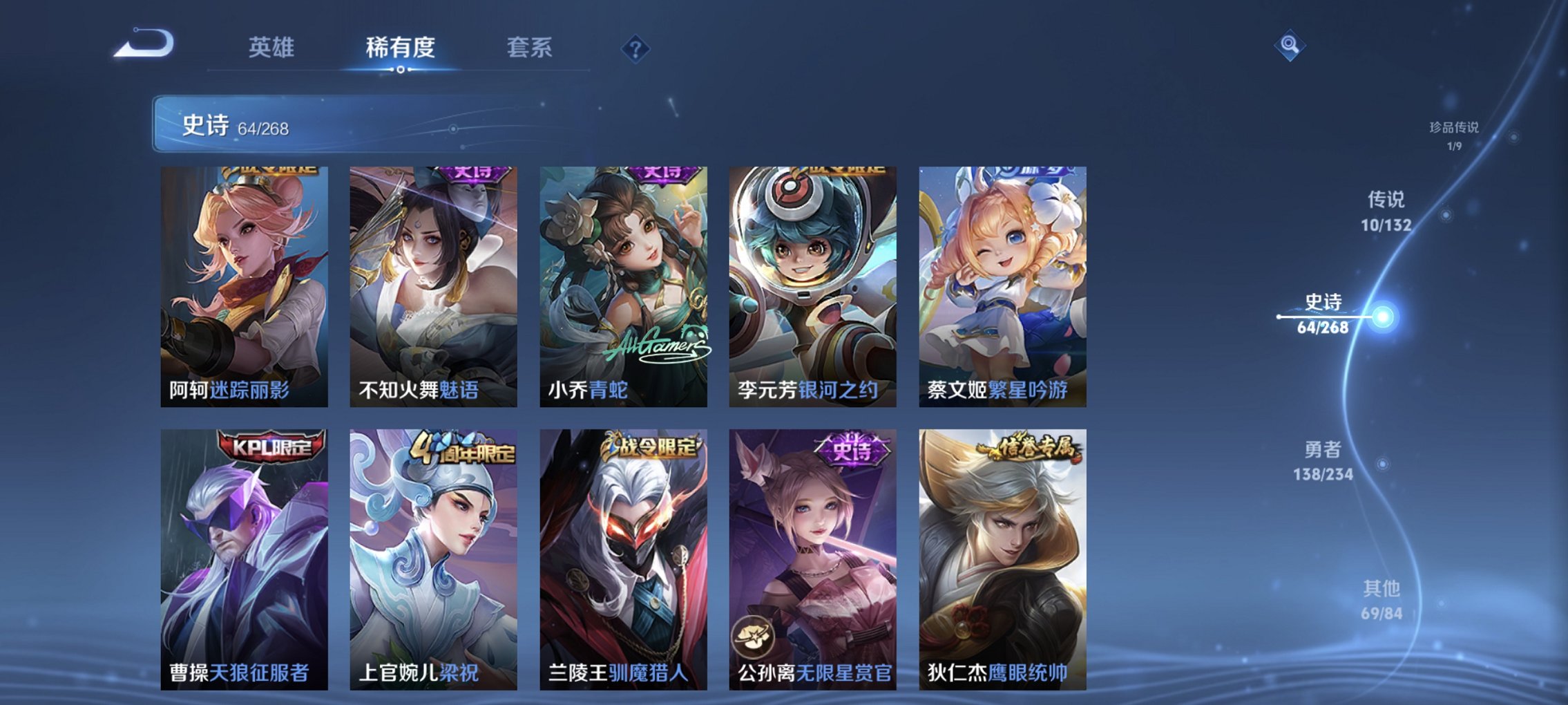Switch to the 套系 tab
This screenshot has width=1568, height=705.
pos(528,47)
